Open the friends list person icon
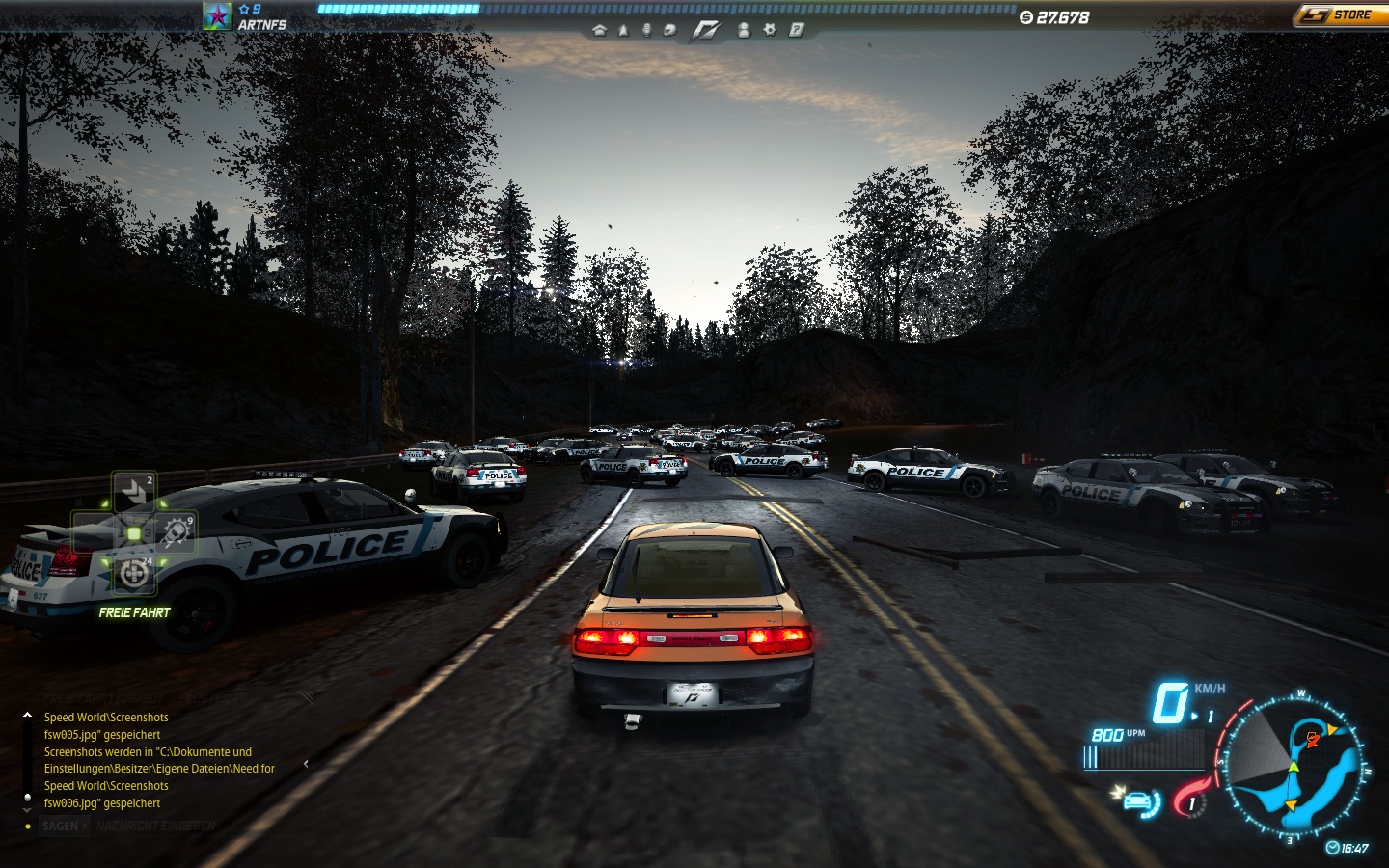Screen dimensions: 1389x868 pos(744,30)
